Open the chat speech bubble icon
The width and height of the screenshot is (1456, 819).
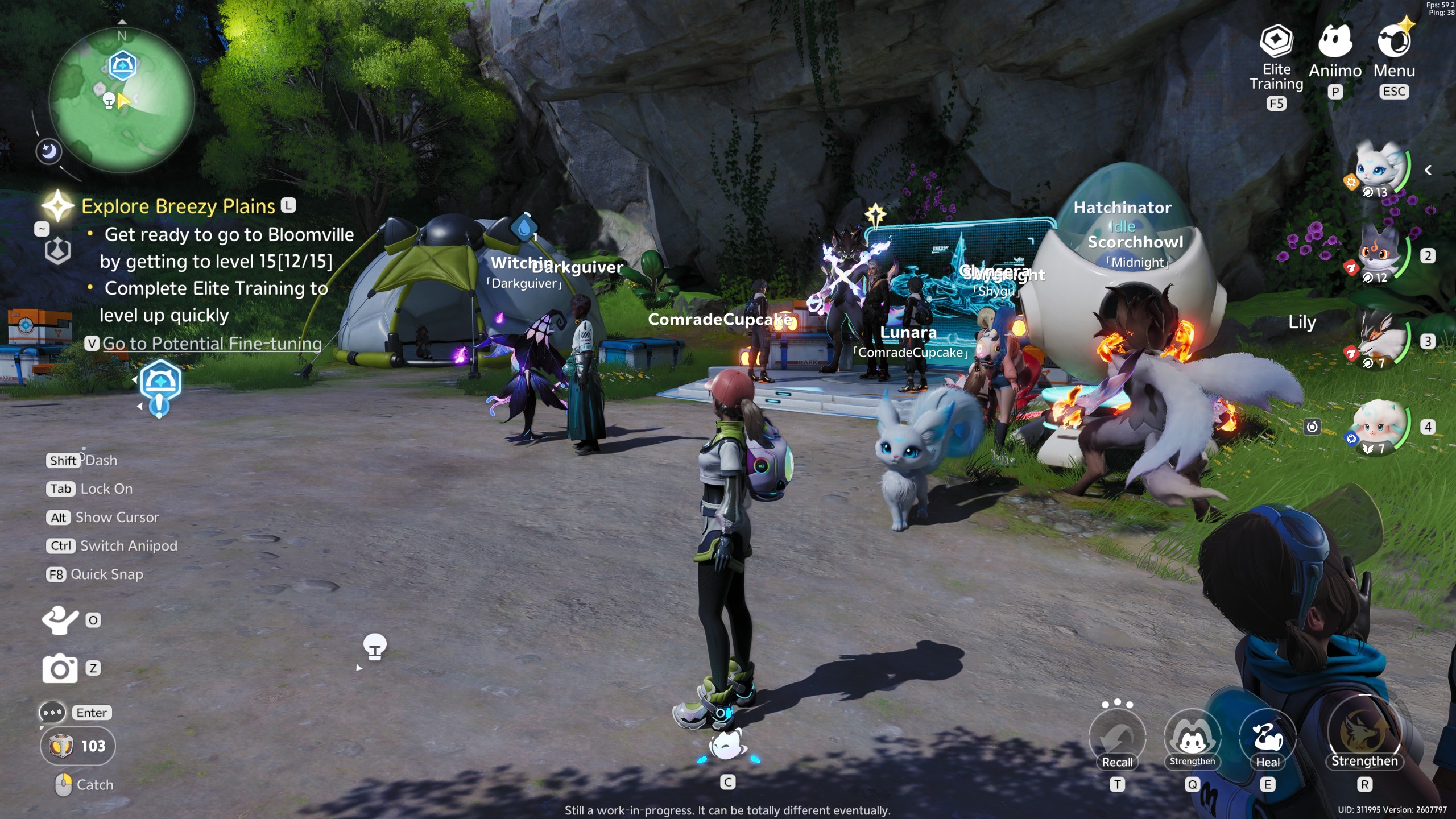53,712
